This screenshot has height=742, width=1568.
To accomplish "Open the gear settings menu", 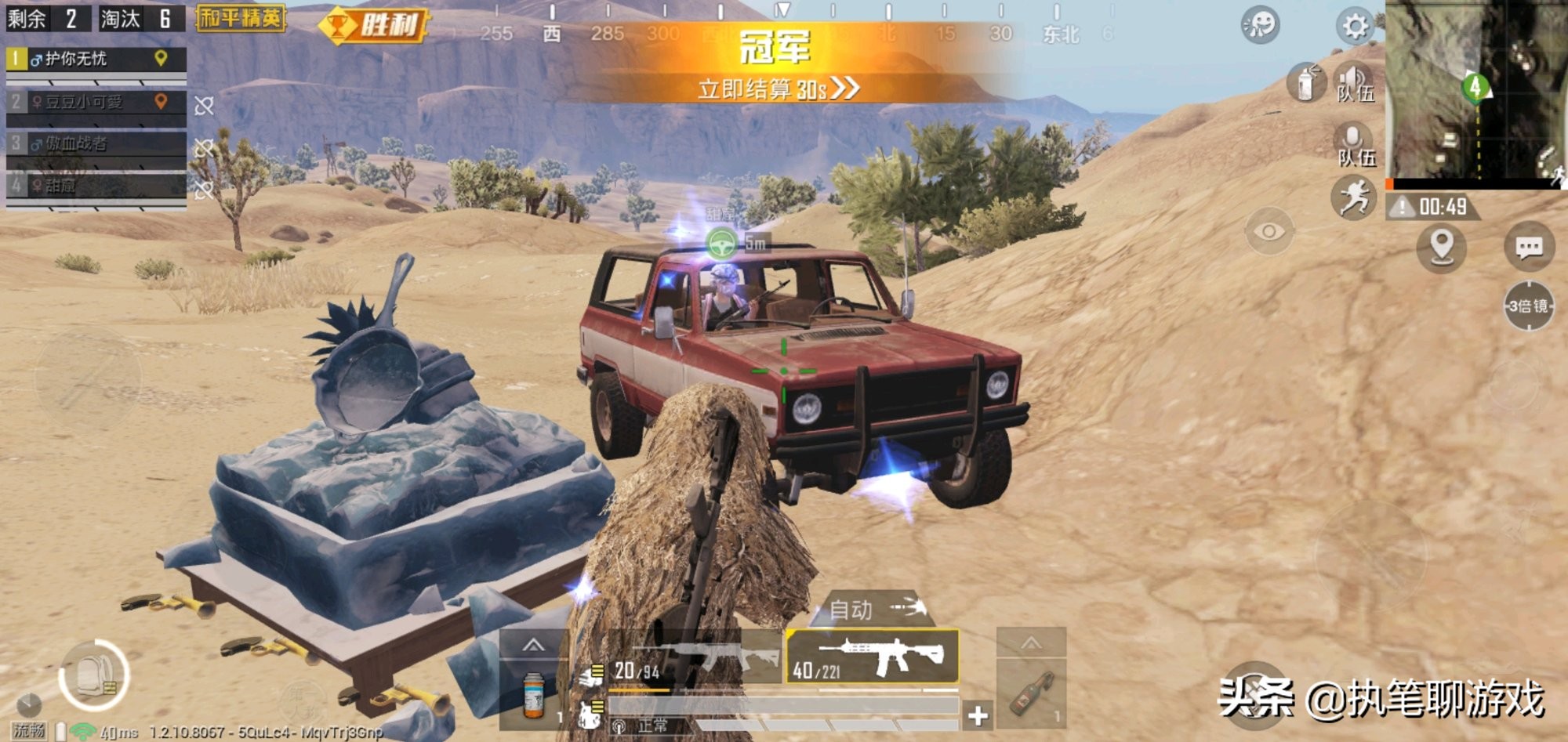I will click(1355, 26).
